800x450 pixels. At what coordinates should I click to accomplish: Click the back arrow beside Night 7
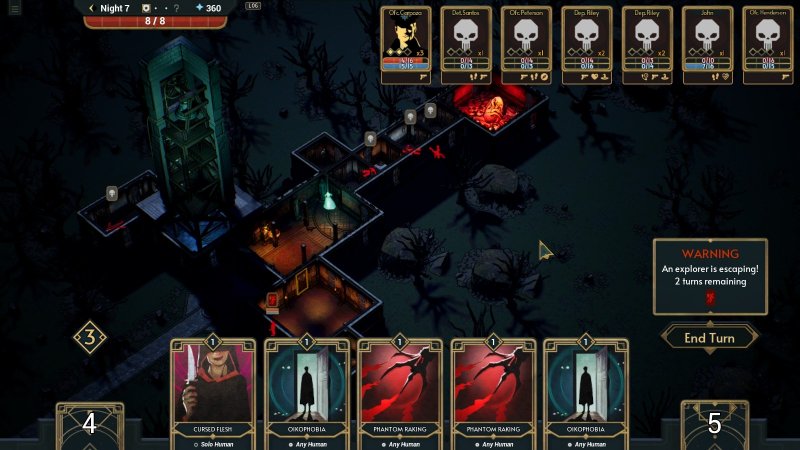point(91,8)
